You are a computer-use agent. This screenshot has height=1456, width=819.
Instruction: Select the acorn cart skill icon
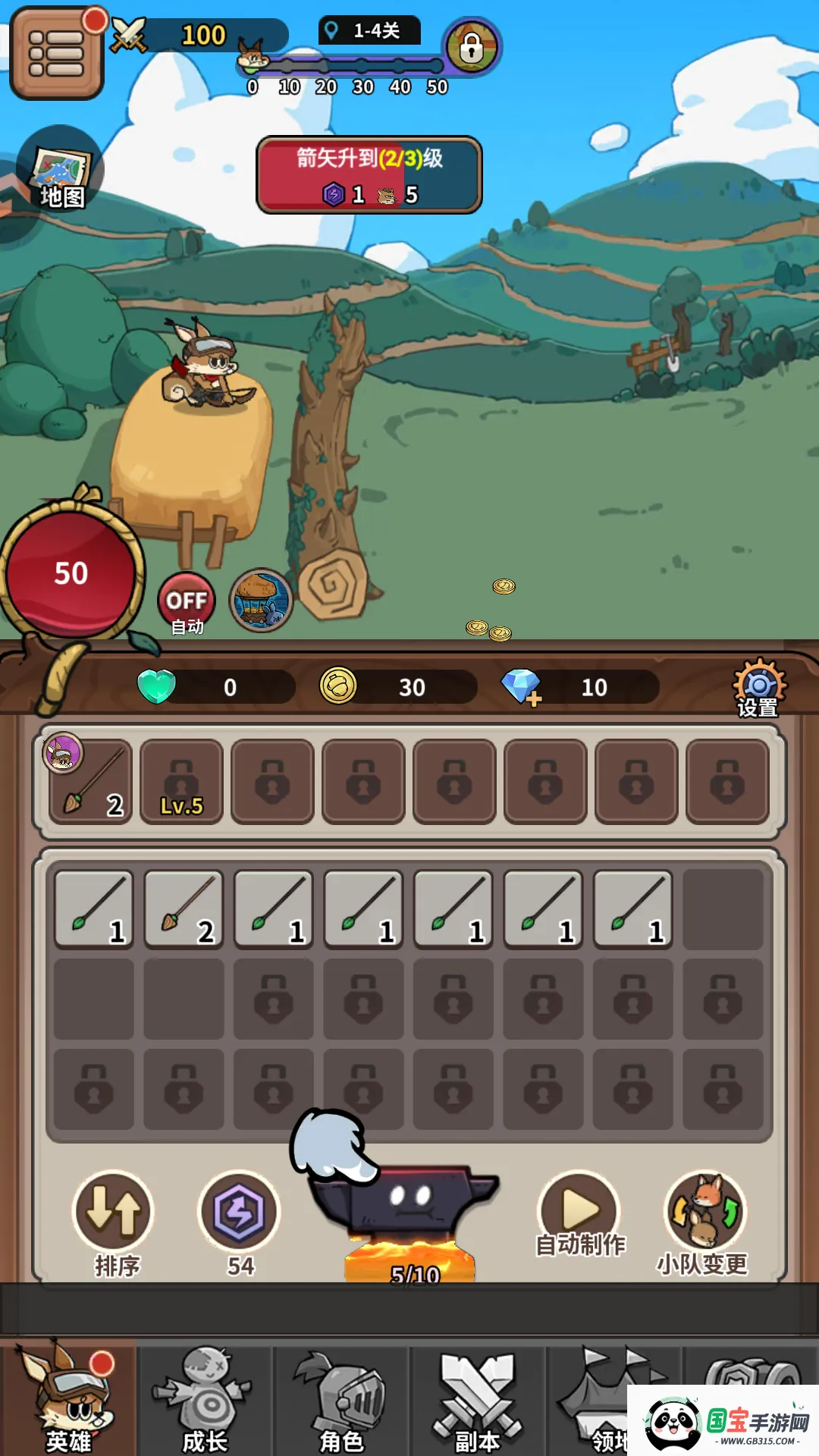click(261, 601)
